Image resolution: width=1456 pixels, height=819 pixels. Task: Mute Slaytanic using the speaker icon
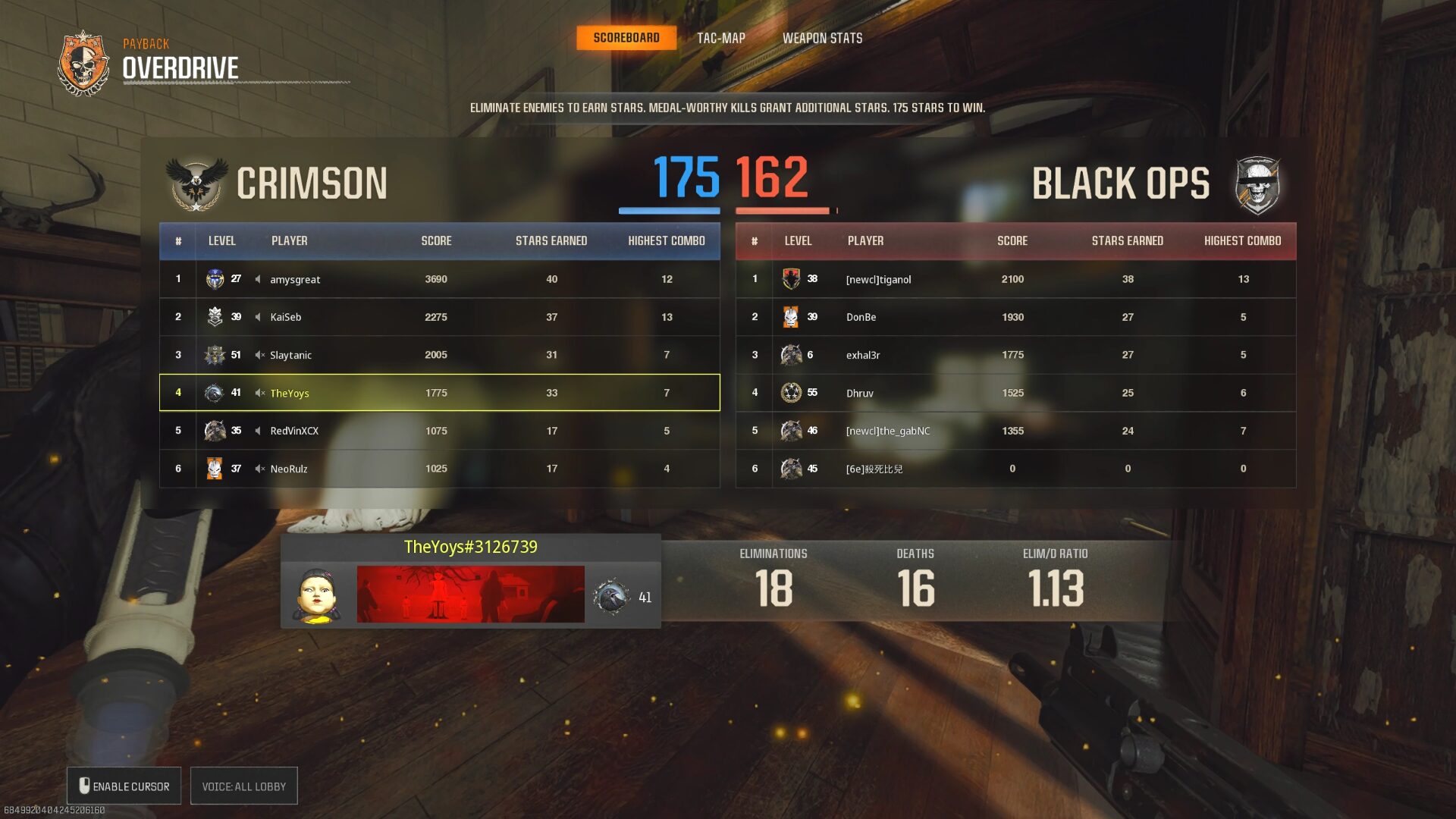pos(259,355)
